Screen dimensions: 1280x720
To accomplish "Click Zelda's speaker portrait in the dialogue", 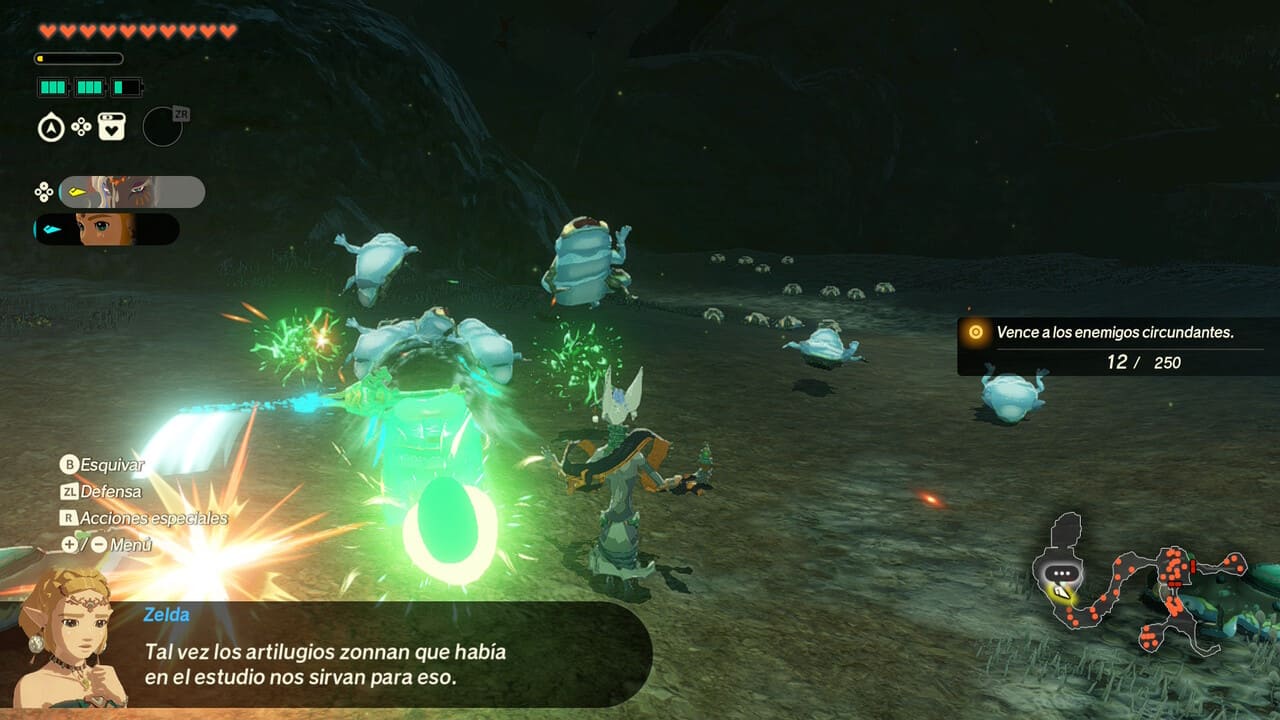I will (67, 638).
